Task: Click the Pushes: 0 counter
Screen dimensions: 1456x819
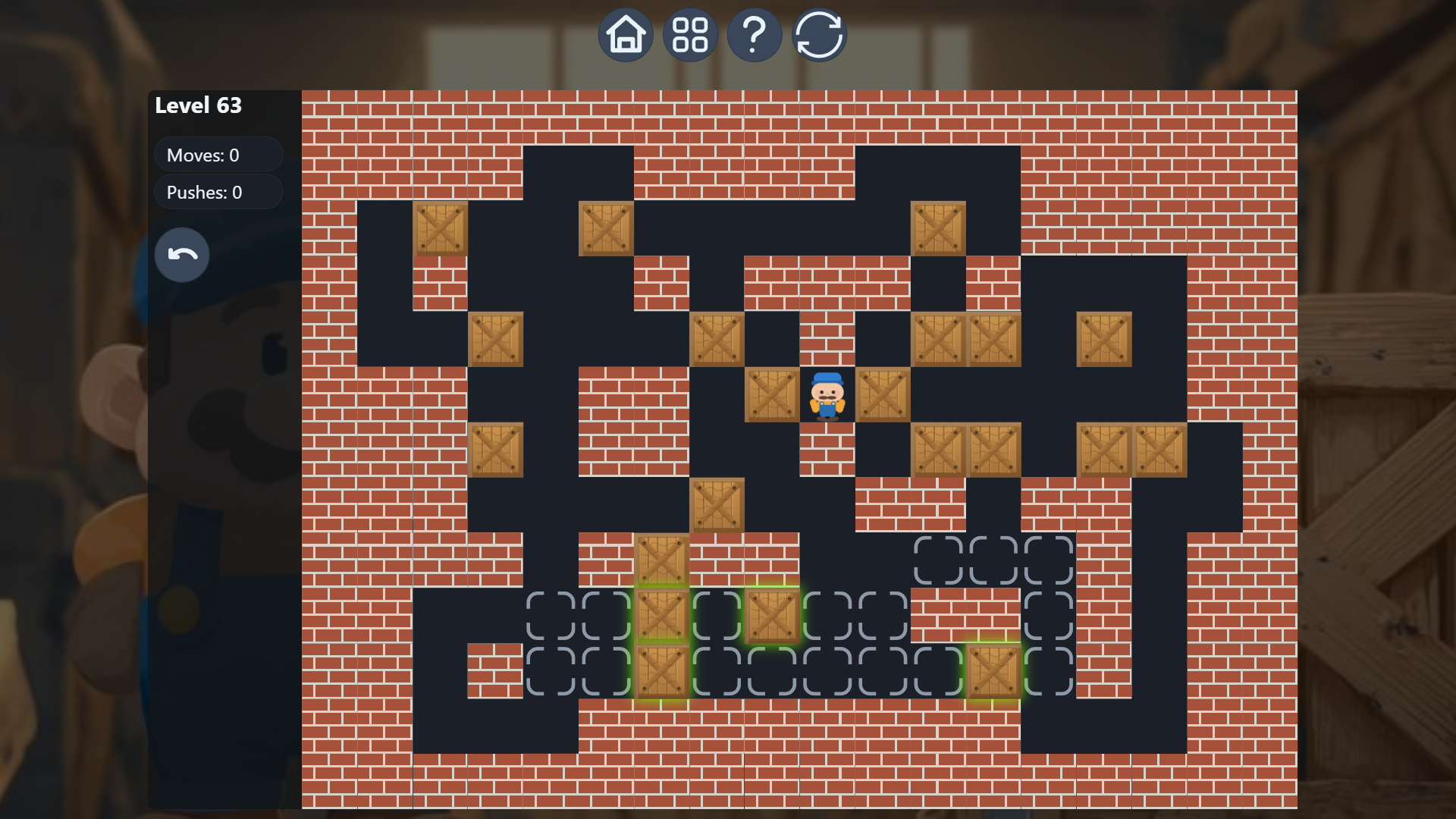Action: [218, 192]
